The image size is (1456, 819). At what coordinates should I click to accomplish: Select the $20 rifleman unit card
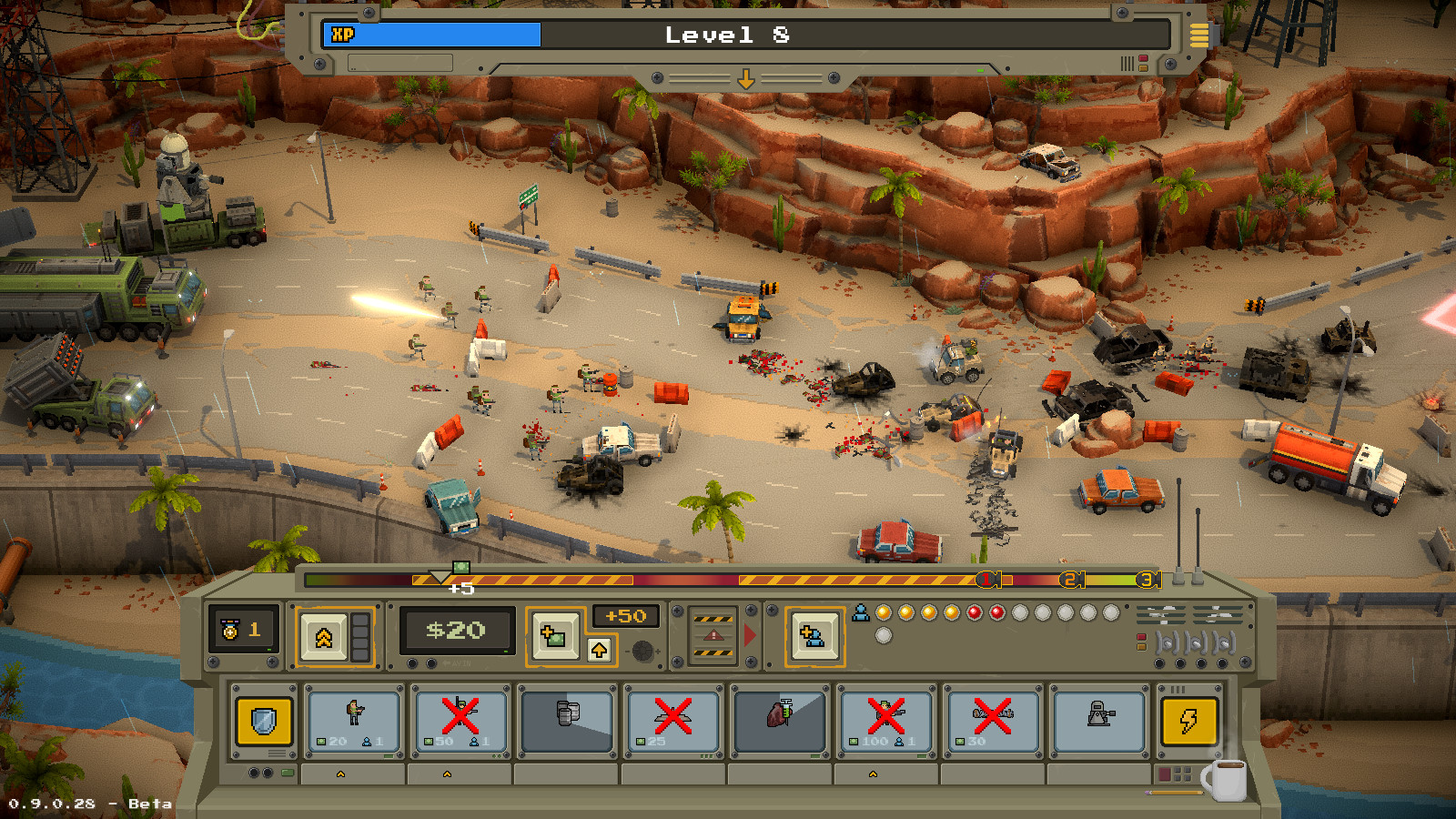pyautogui.click(x=352, y=720)
